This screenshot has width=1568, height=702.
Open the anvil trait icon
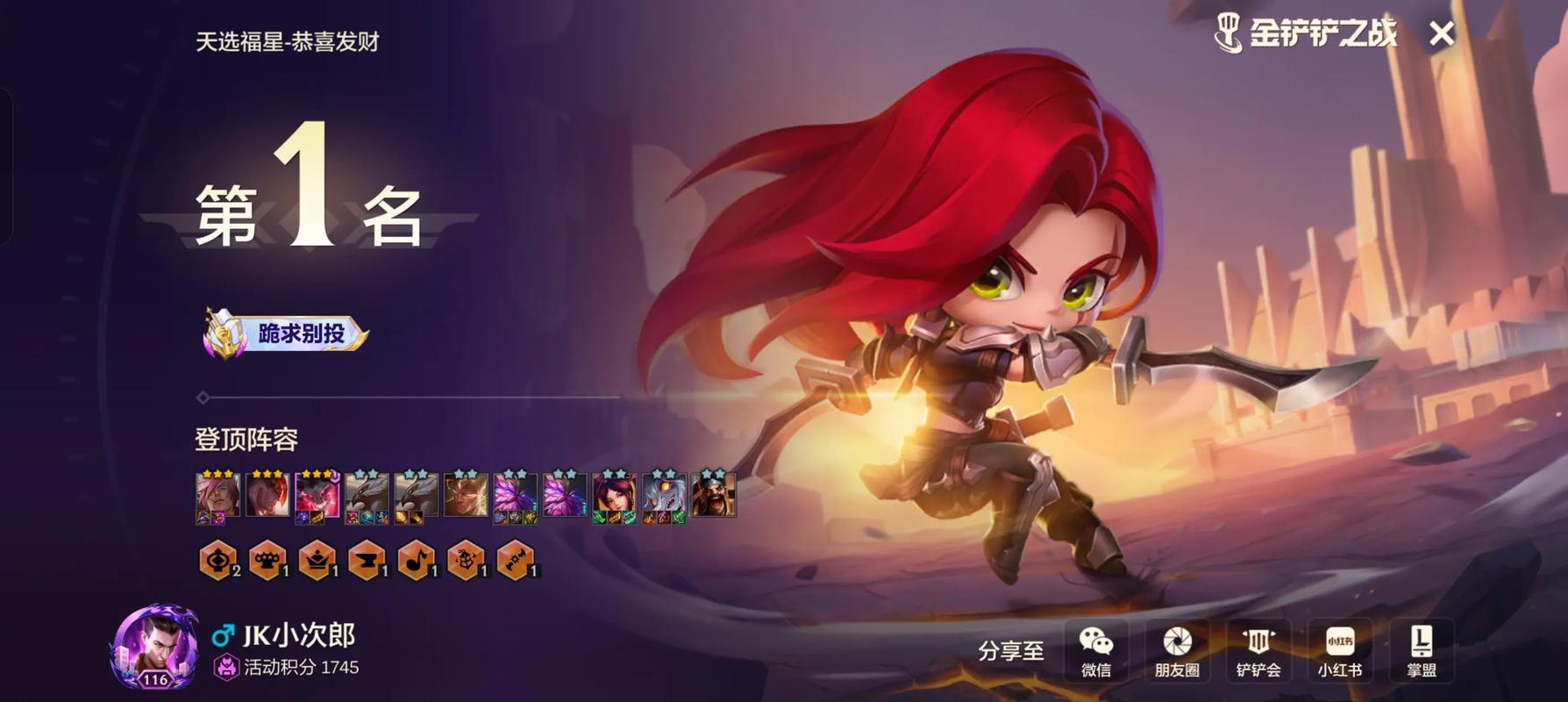coord(367,560)
